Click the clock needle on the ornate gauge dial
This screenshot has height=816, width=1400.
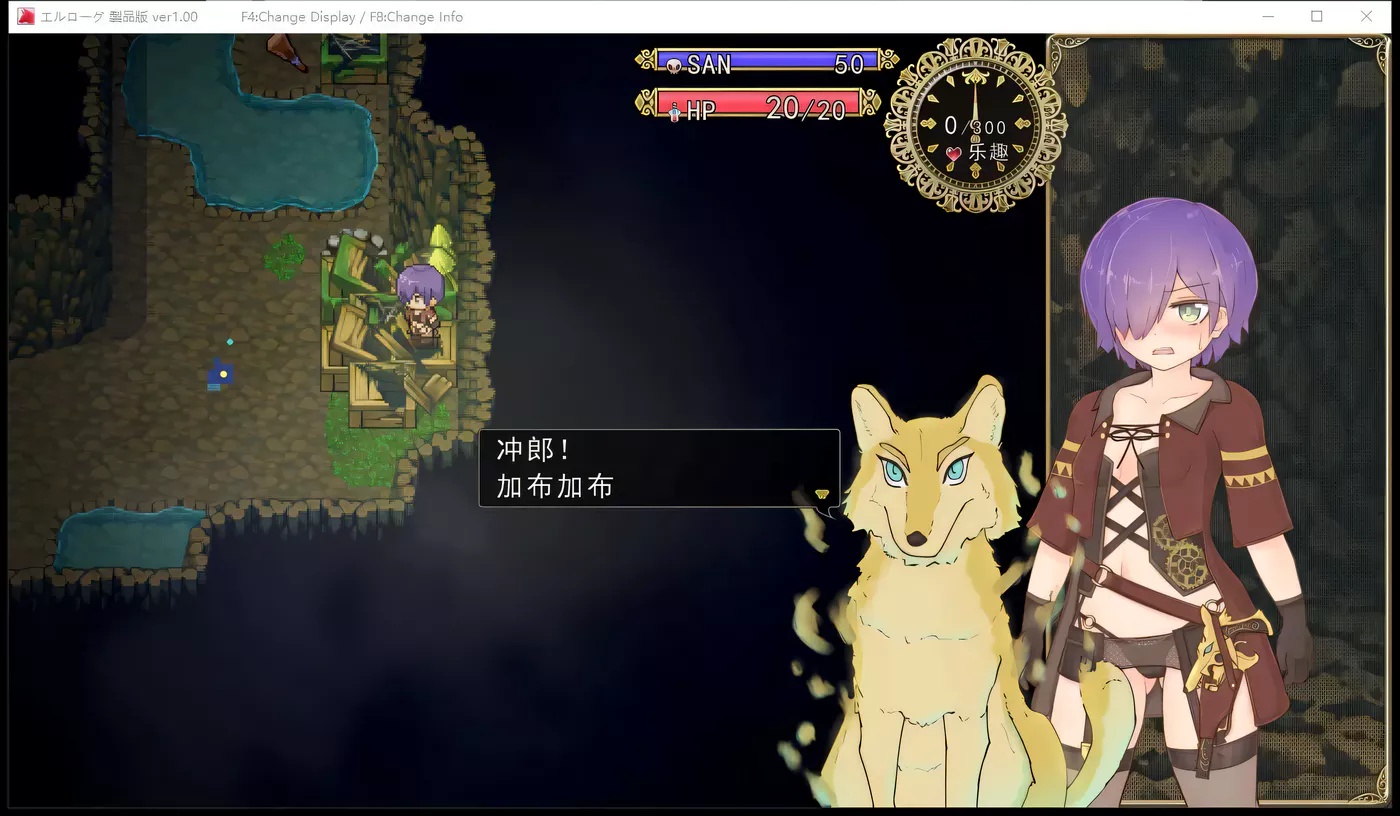click(x=974, y=100)
